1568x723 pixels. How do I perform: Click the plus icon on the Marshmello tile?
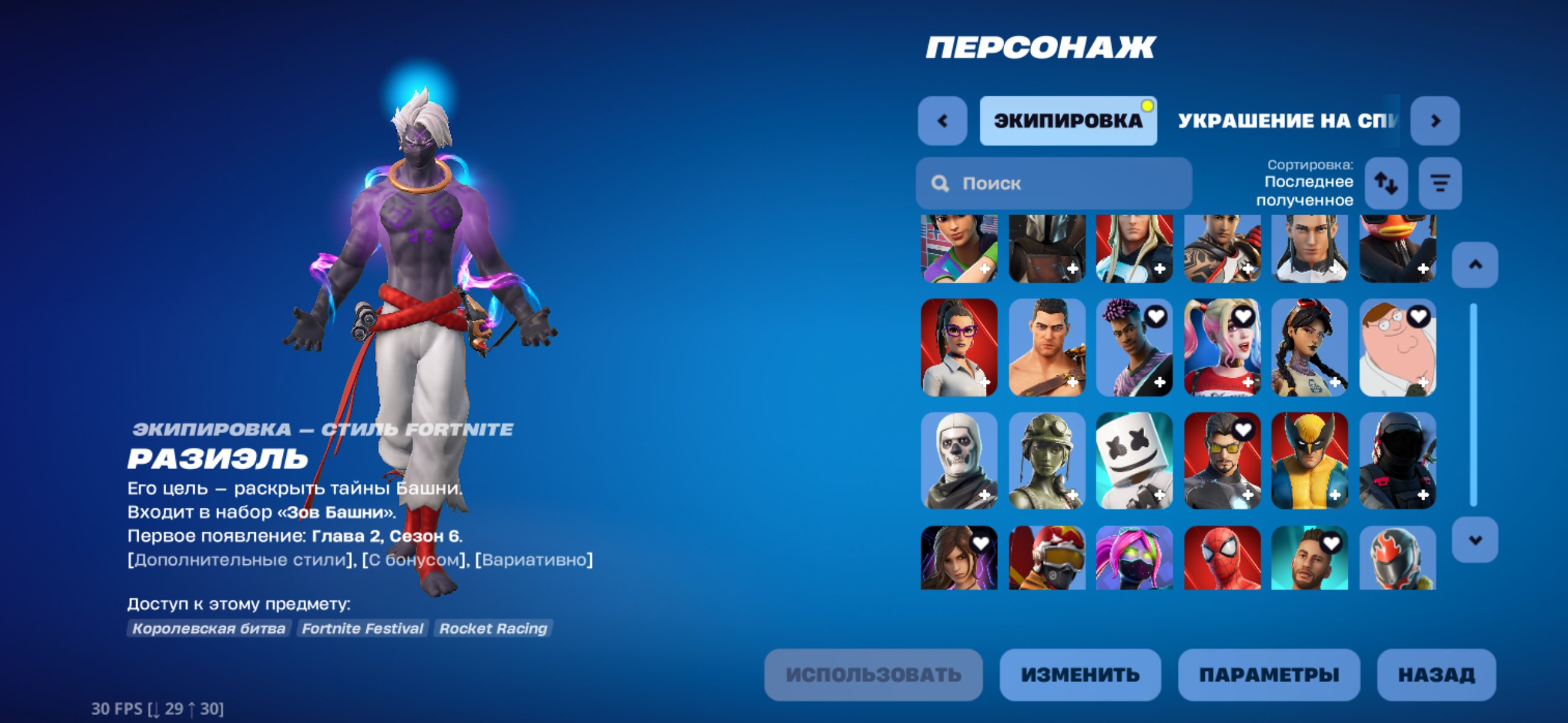[1159, 494]
